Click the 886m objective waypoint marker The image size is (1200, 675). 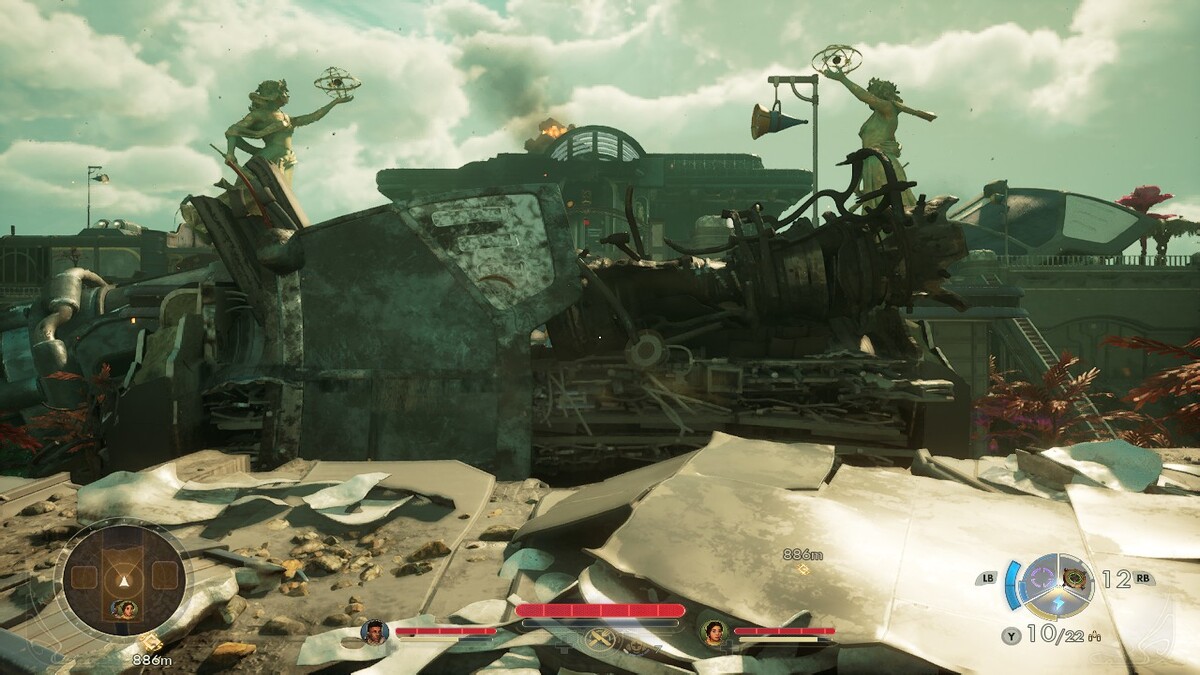[802, 569]
